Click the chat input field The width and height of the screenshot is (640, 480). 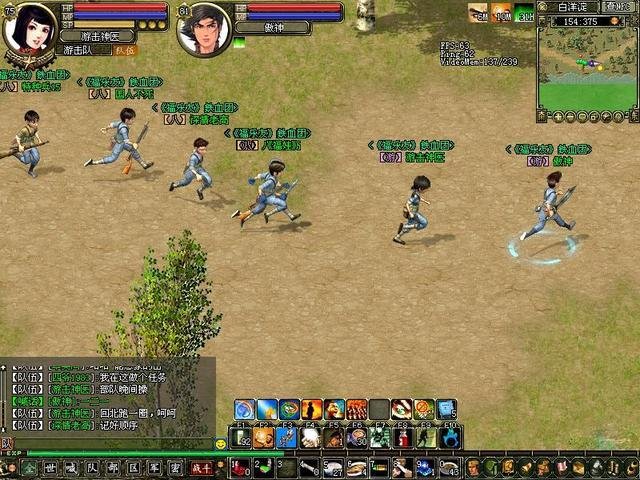tap(110, 443)
